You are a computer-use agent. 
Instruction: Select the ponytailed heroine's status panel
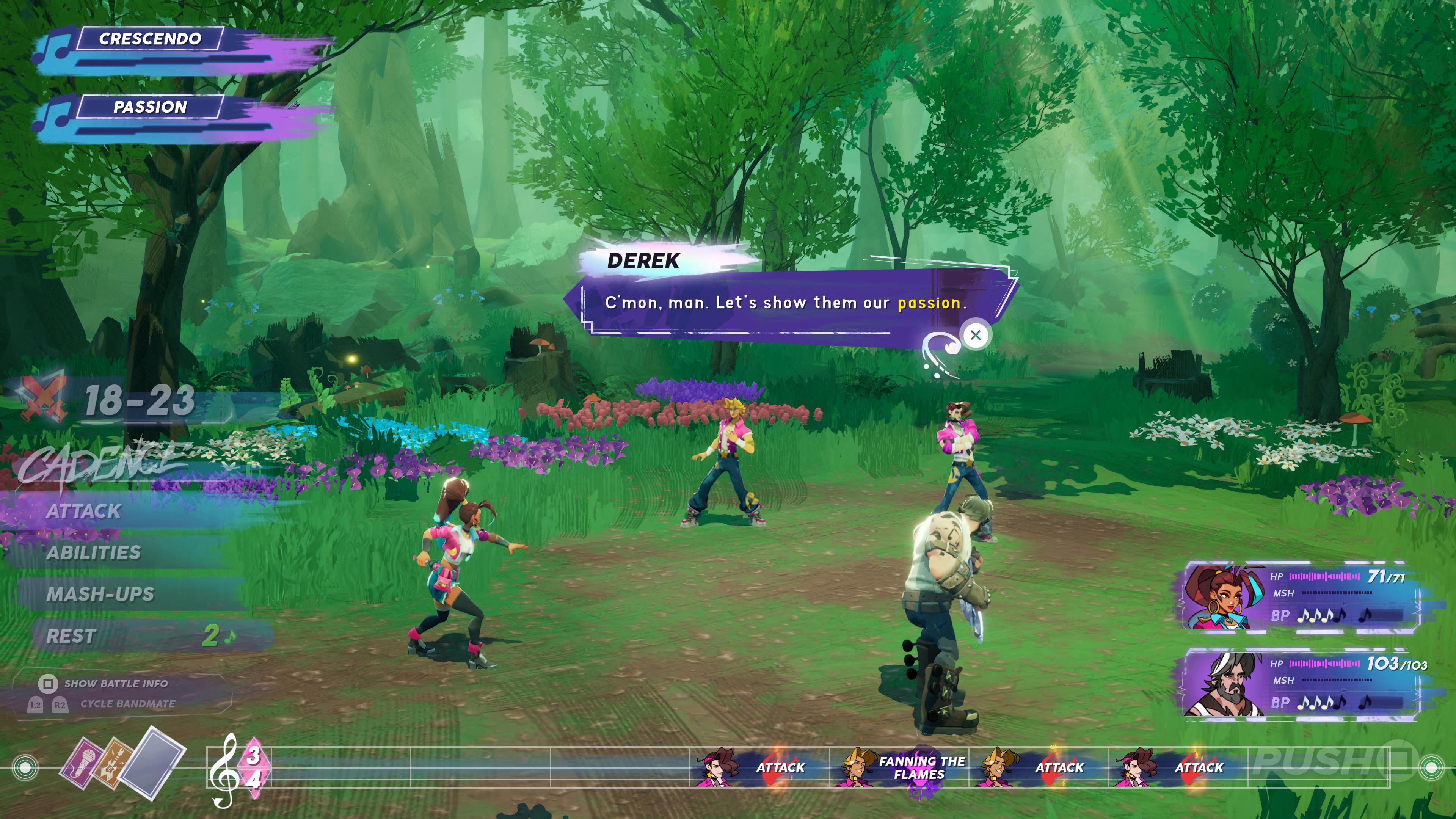coord(1300,596)
